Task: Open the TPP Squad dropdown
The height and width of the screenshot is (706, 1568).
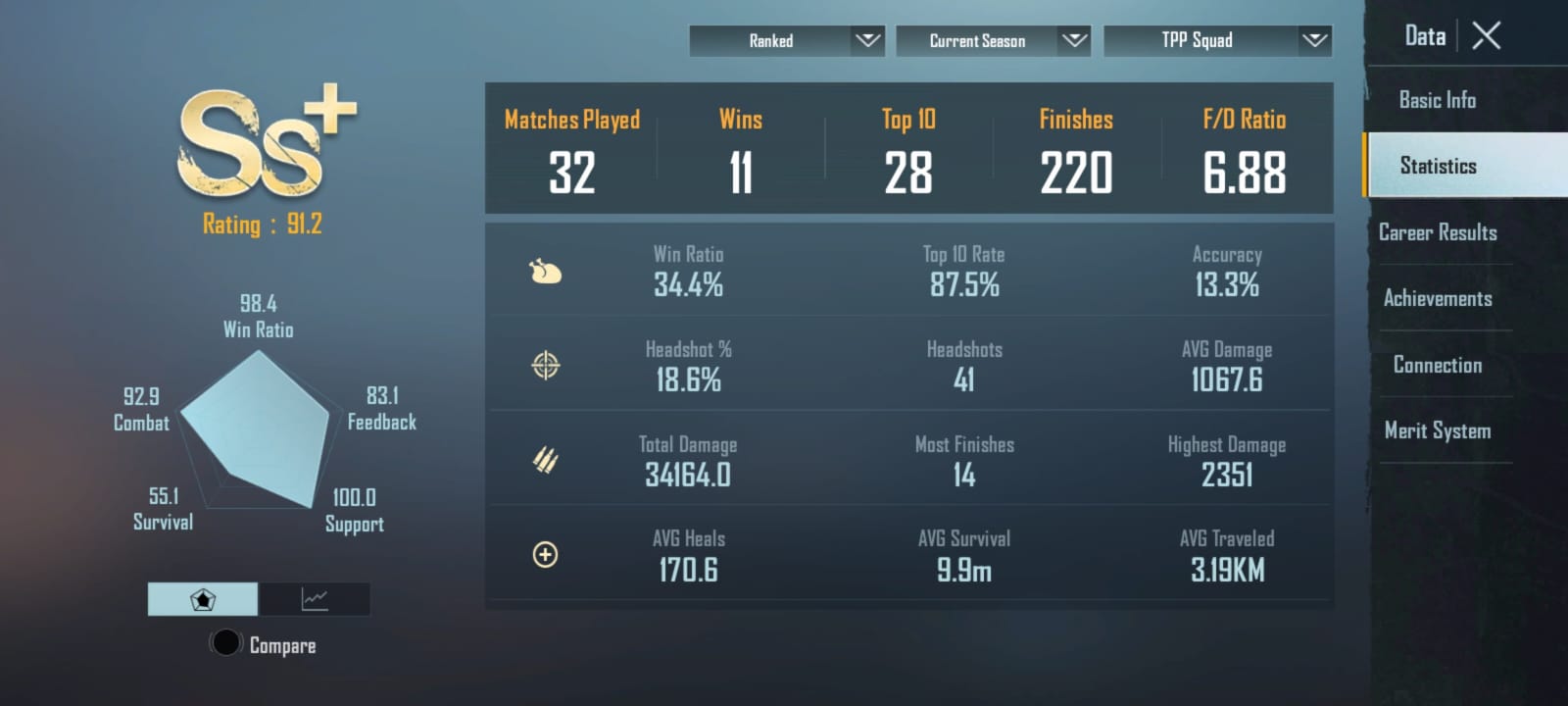Action: pos(1217,41)
